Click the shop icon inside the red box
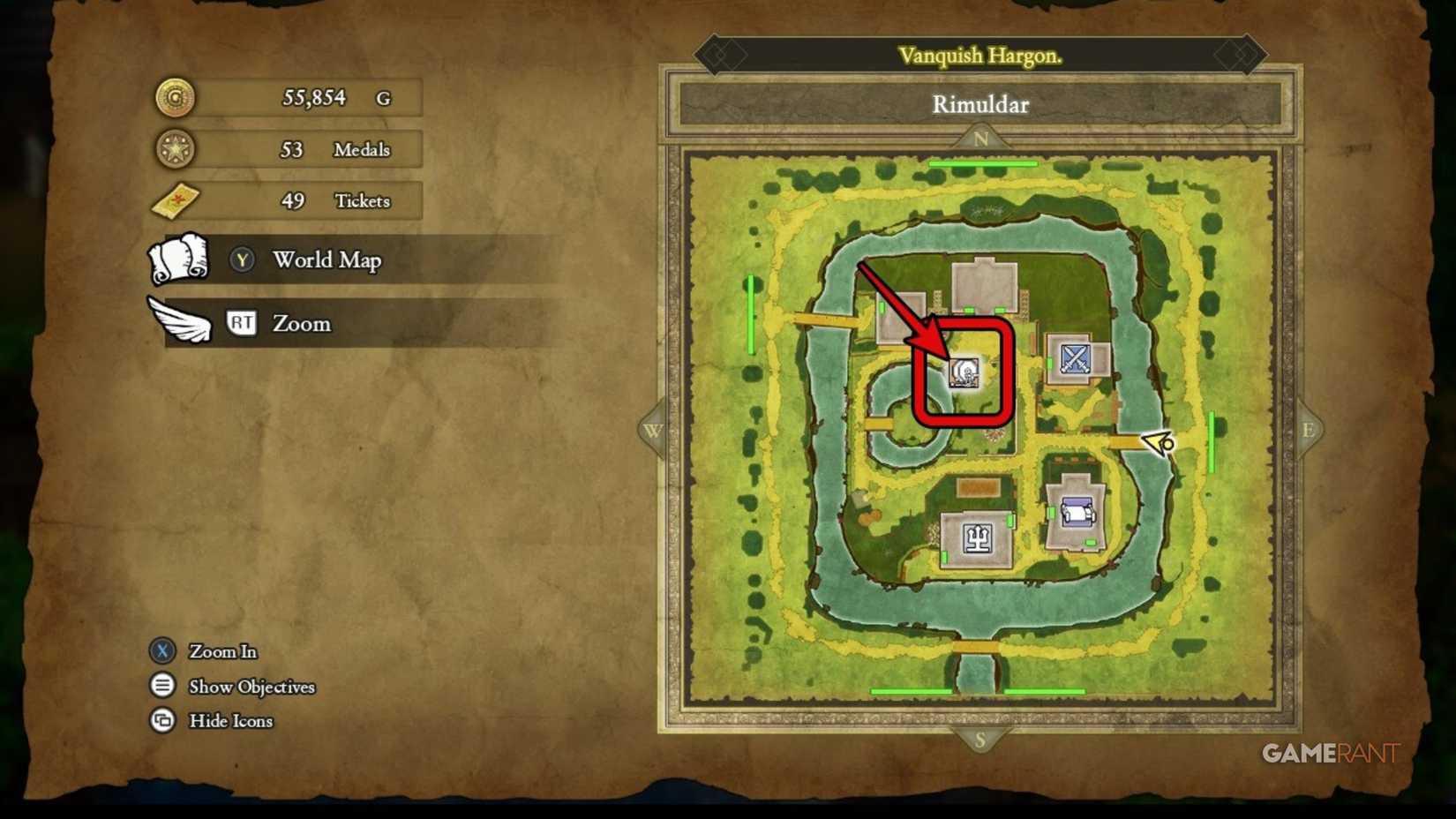The width and height of the screenshot is (1456, 819). pyautogui.click(x=964, y=374)
